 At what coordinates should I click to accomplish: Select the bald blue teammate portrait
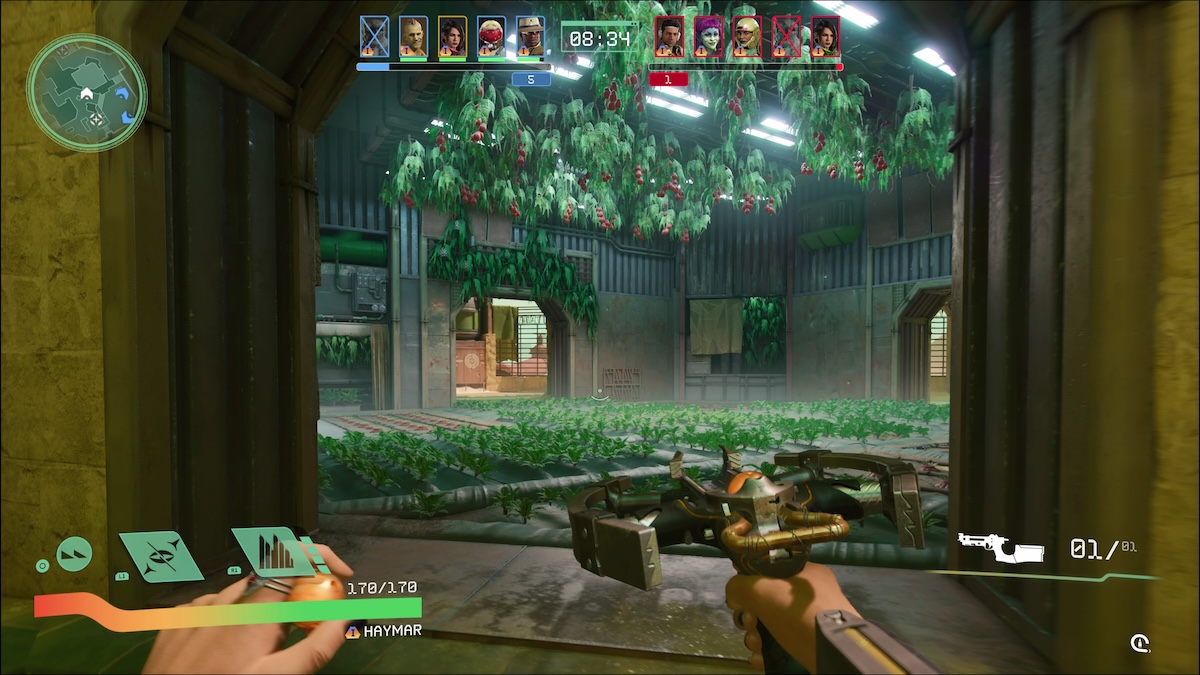[413, 37]
